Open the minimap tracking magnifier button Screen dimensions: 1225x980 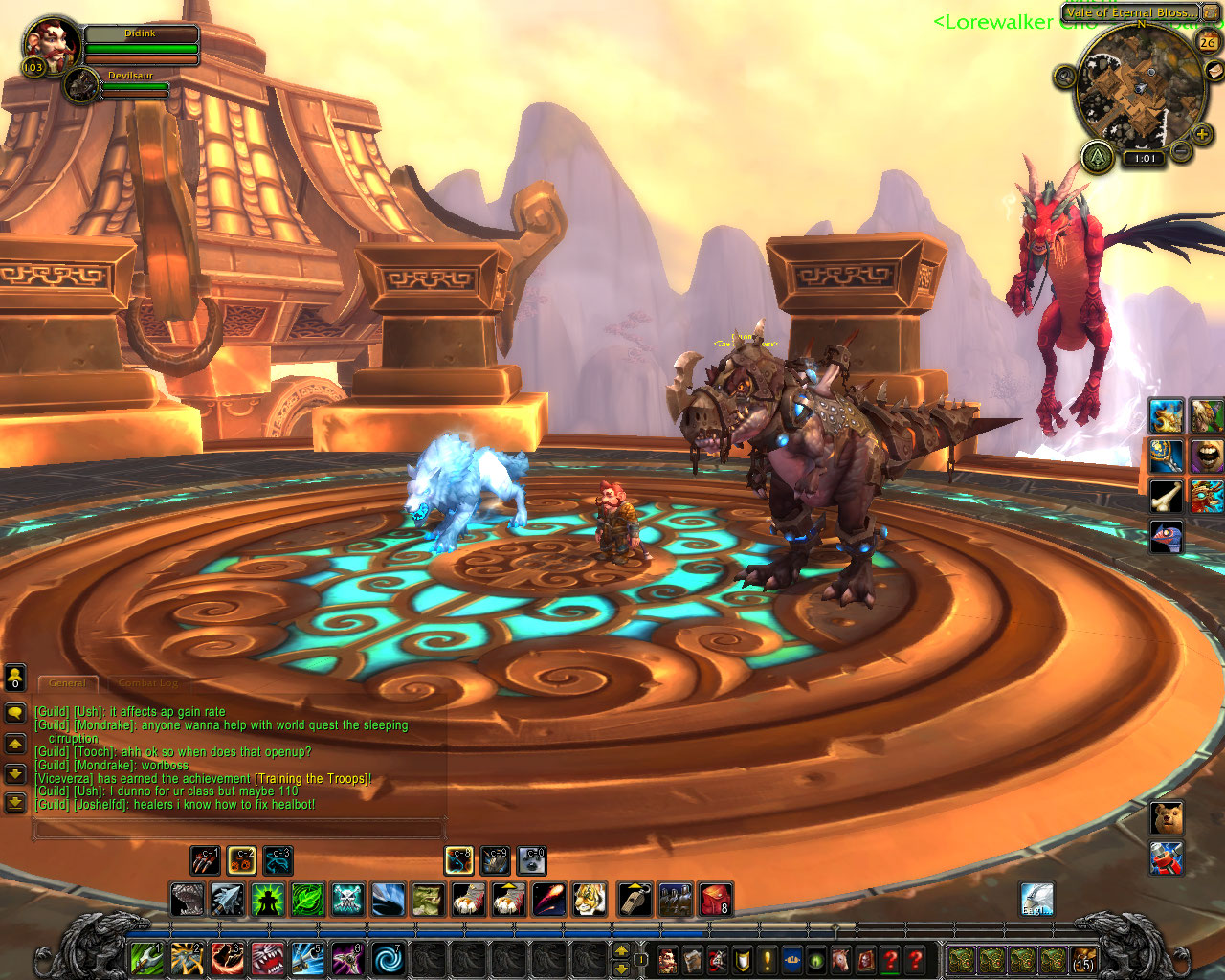click(x=1065, y=77)
